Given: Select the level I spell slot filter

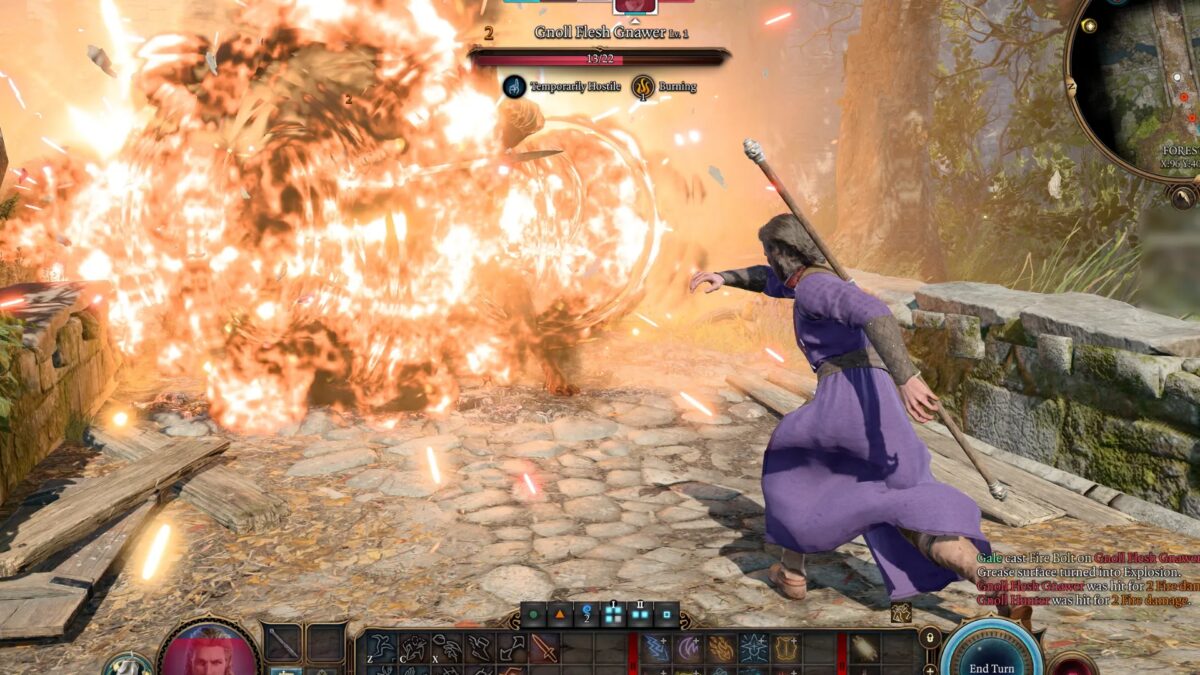Looking at the screenshot, I should (x=613, y=615).
